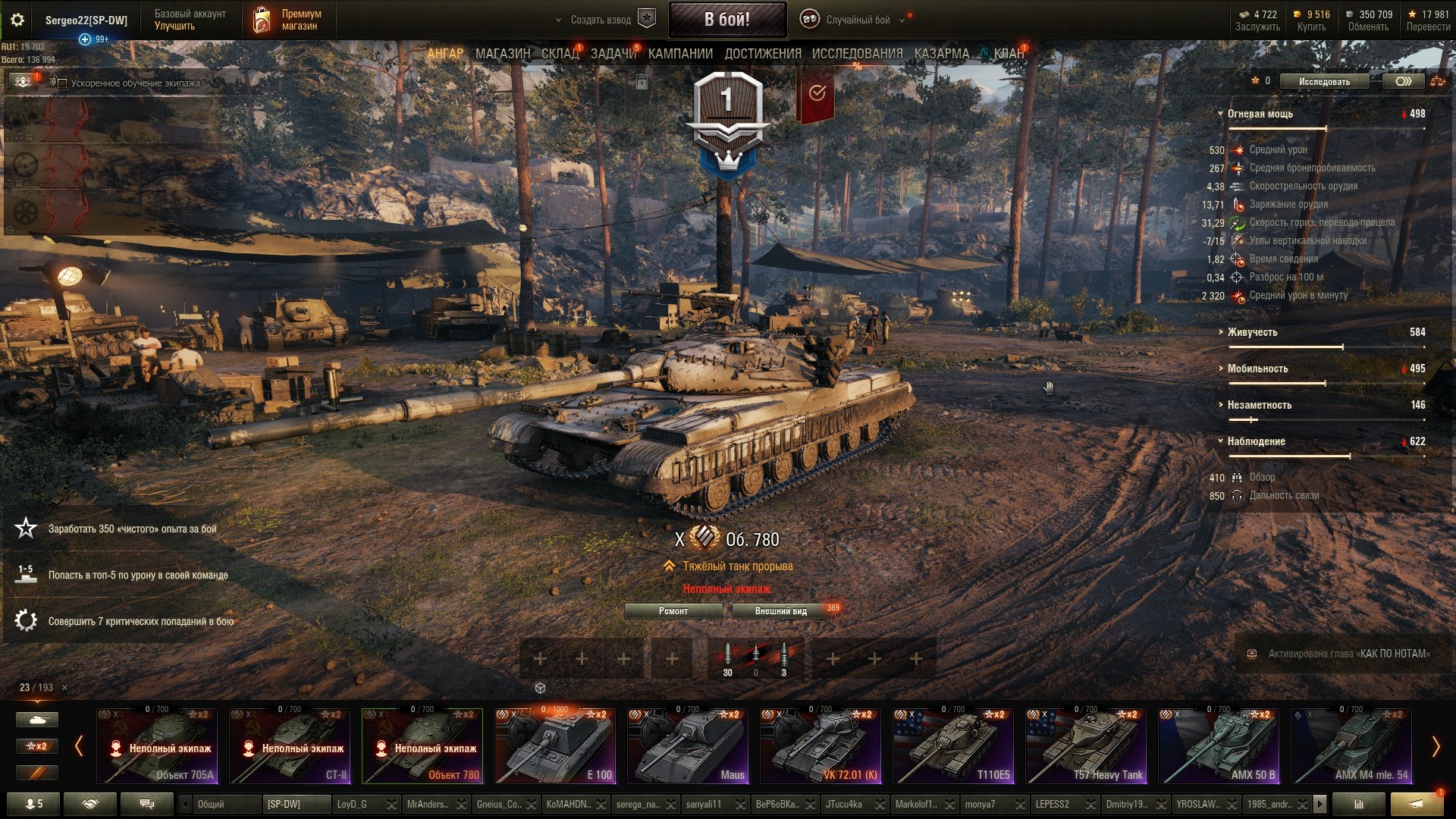Switch to the МАГАЗИН tab
The height and width of the screenshot is (819, 1456).
click(x=502, y=54)
